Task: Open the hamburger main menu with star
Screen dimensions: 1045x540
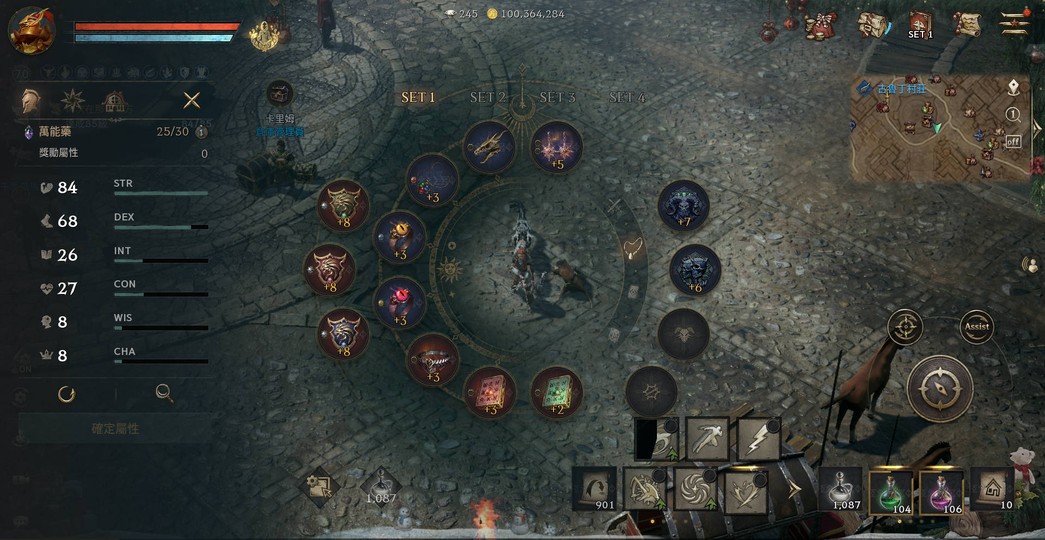Action: point(1014,24)
